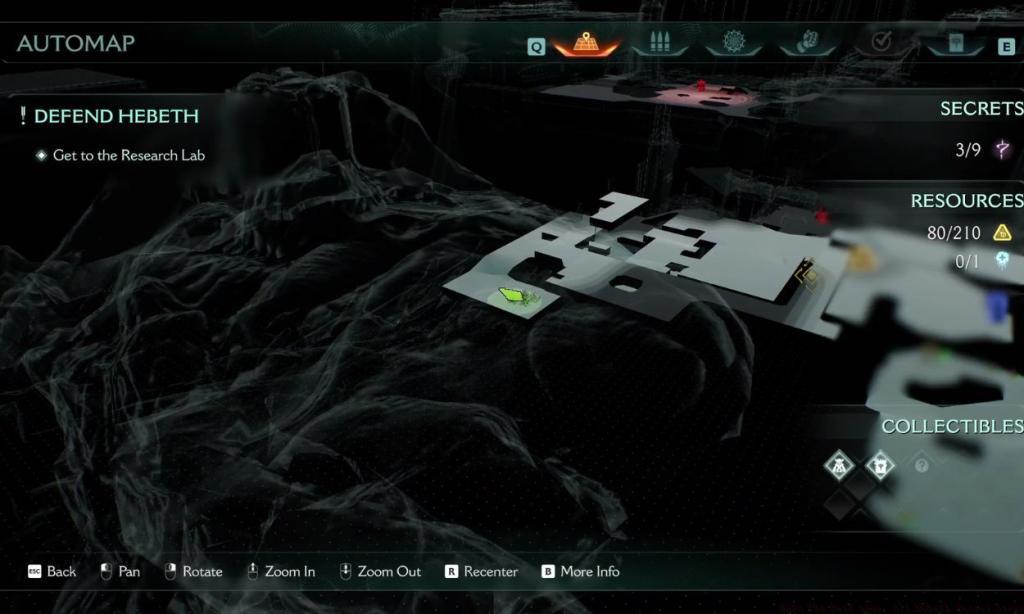Recenter the automap view
This screenshot has width=1024, height=614.
[x=481, y=572]
